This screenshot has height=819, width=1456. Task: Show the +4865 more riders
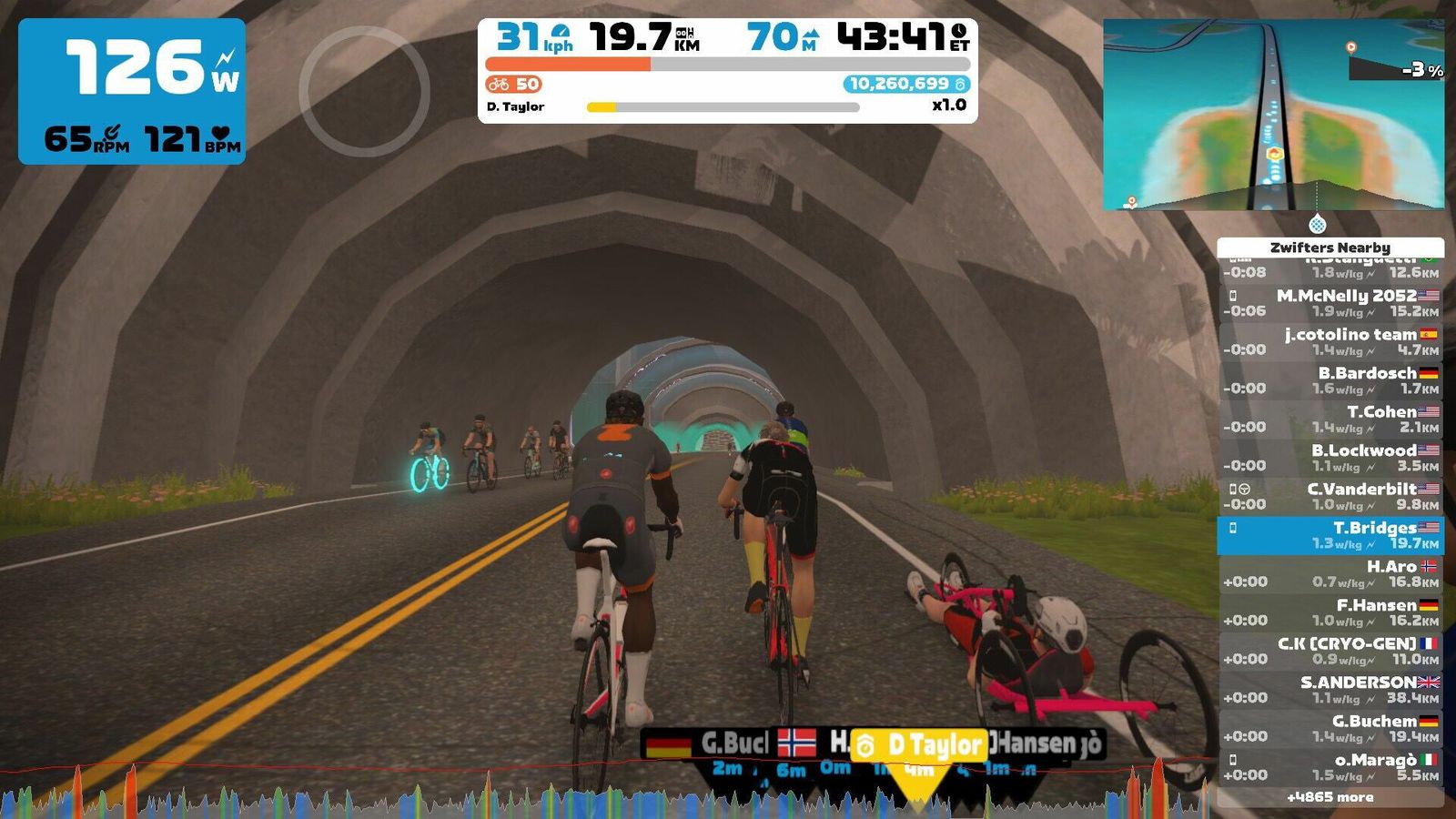(1330, 797)
